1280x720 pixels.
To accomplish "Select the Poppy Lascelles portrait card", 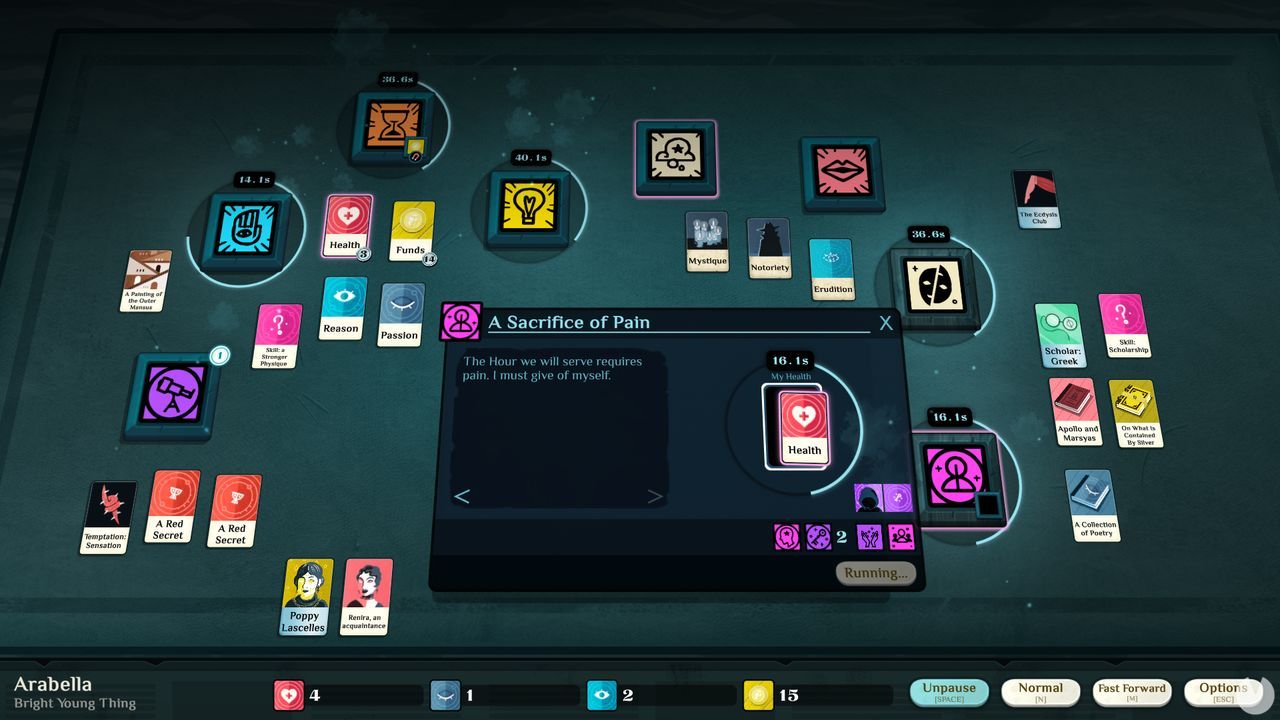I will (x=304, y=597).
